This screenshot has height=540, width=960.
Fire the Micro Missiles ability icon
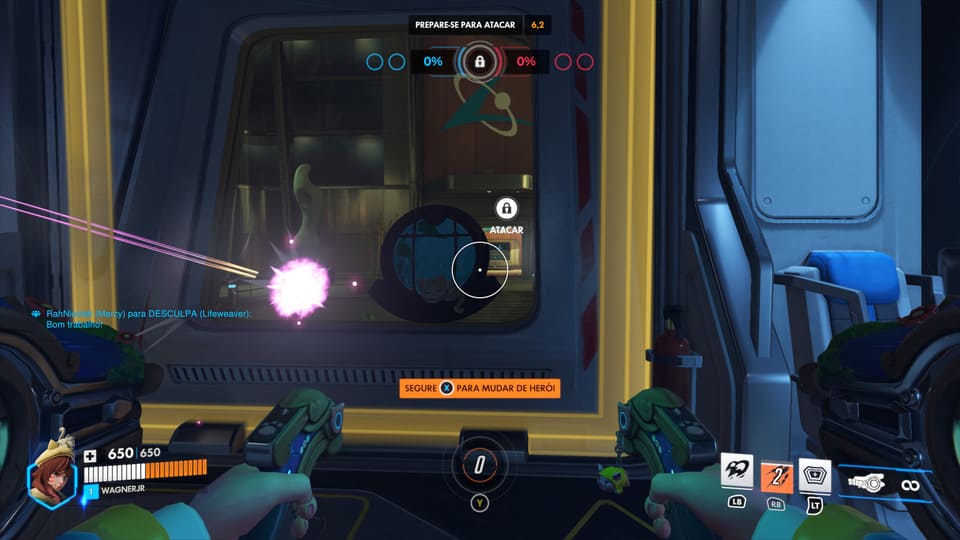[776, 476]
